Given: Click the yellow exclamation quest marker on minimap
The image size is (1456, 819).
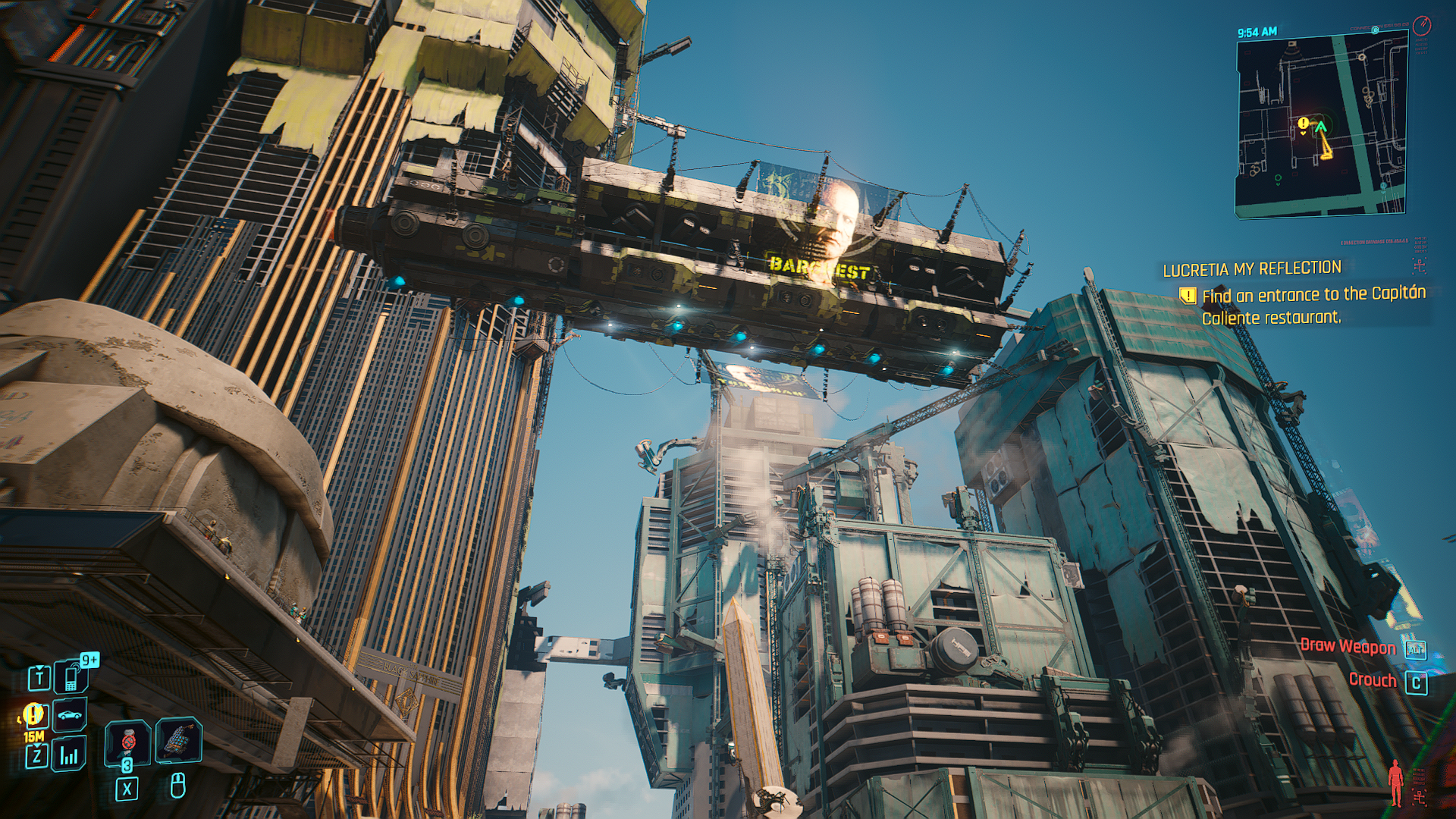Looking at the screenshot, I should [1303, 124].
